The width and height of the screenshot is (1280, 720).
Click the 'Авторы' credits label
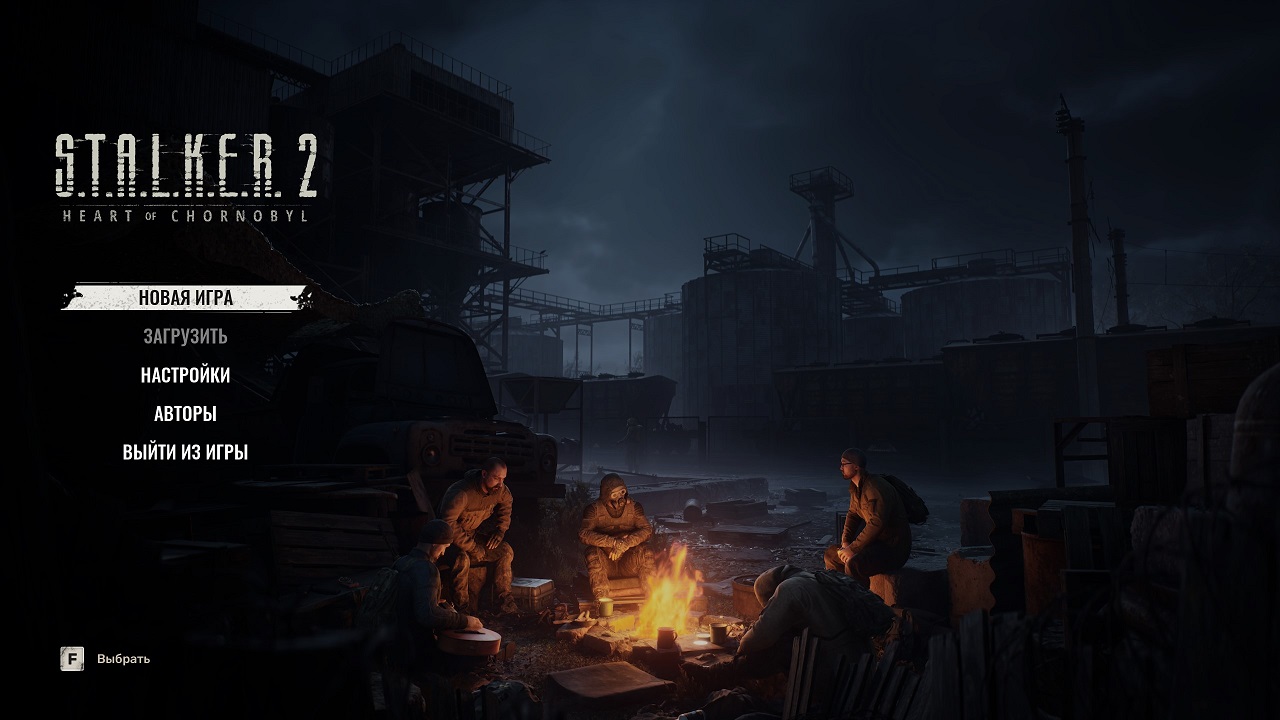[185, 414]
